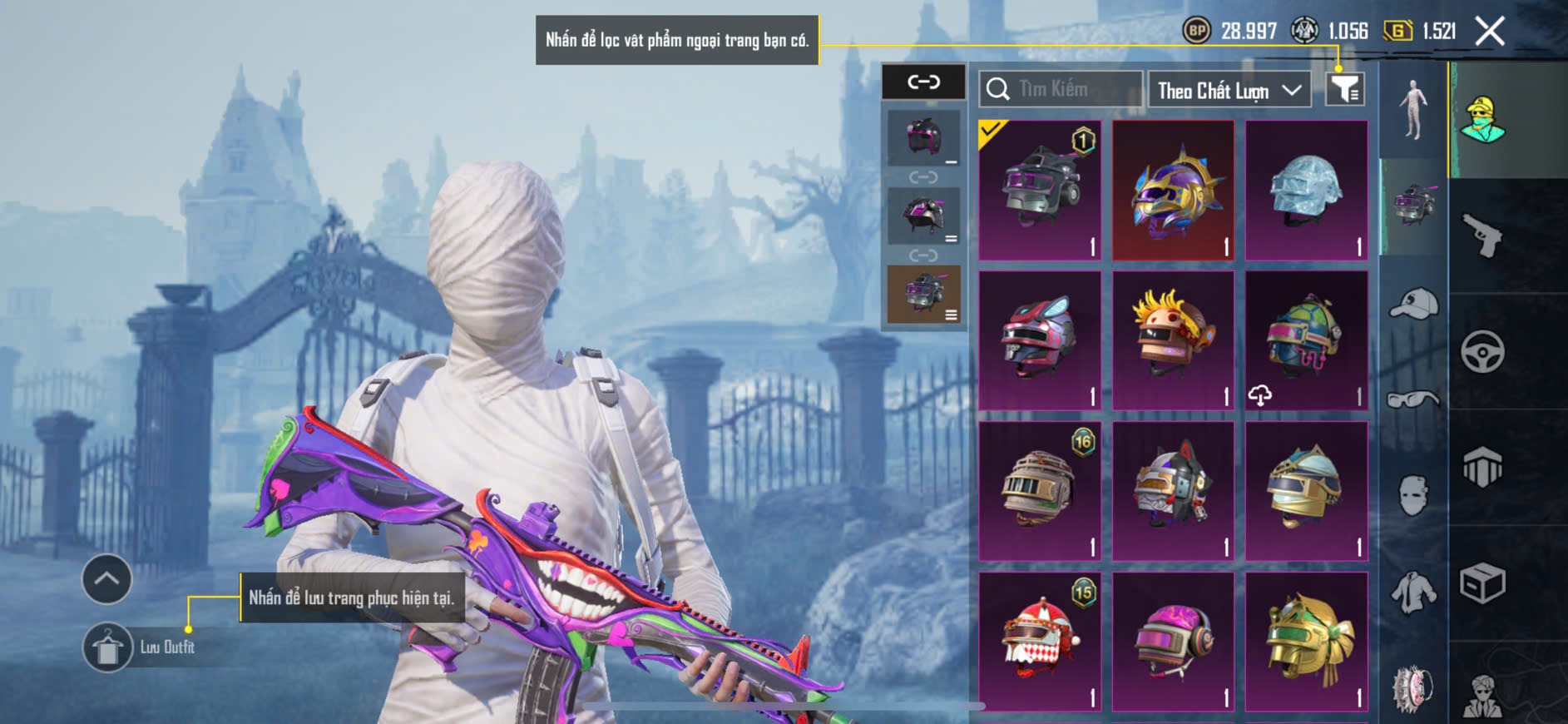Open the steering wheel vehicle category

[x=1482, y=352]
